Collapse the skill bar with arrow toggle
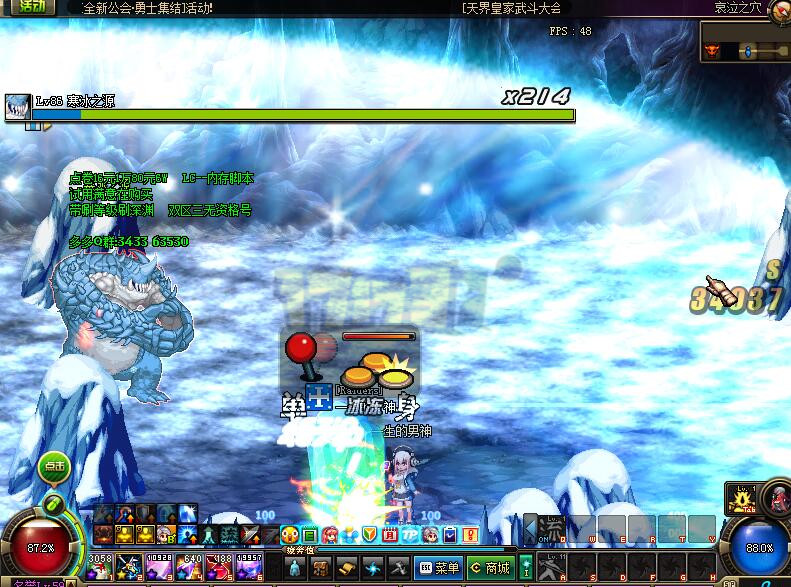This screenshot has width=791, height=587. (x=530, y=529)
